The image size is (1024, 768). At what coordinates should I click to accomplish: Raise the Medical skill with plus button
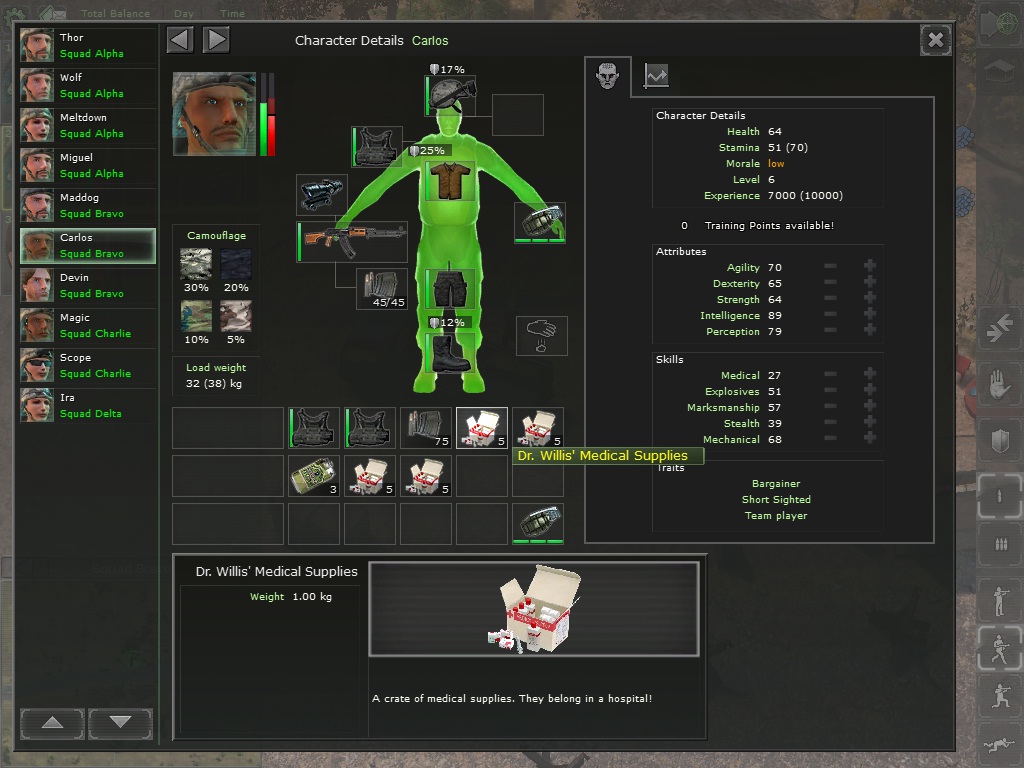[870, 376]
